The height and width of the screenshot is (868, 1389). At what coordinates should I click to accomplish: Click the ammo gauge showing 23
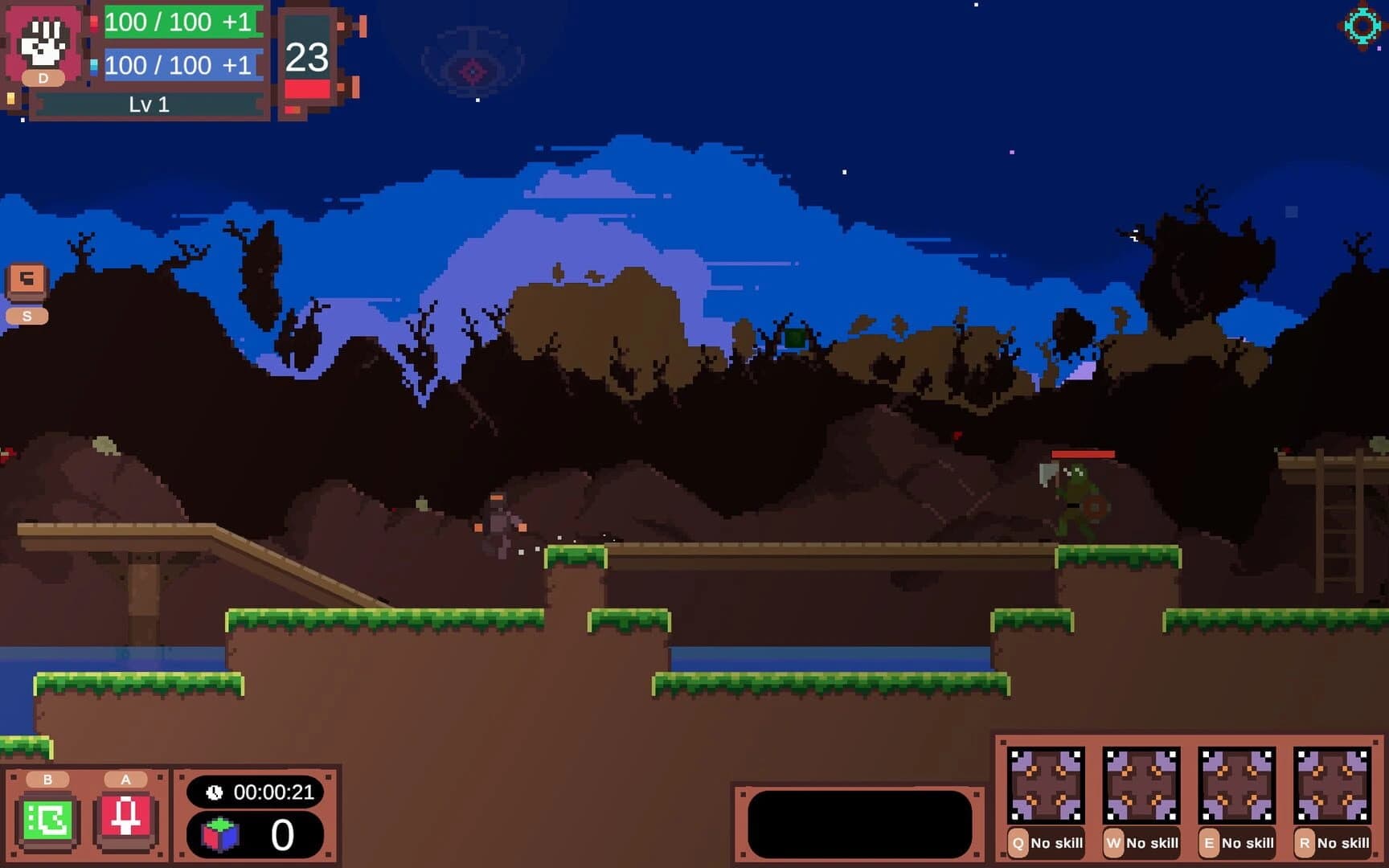pos(308,60)
